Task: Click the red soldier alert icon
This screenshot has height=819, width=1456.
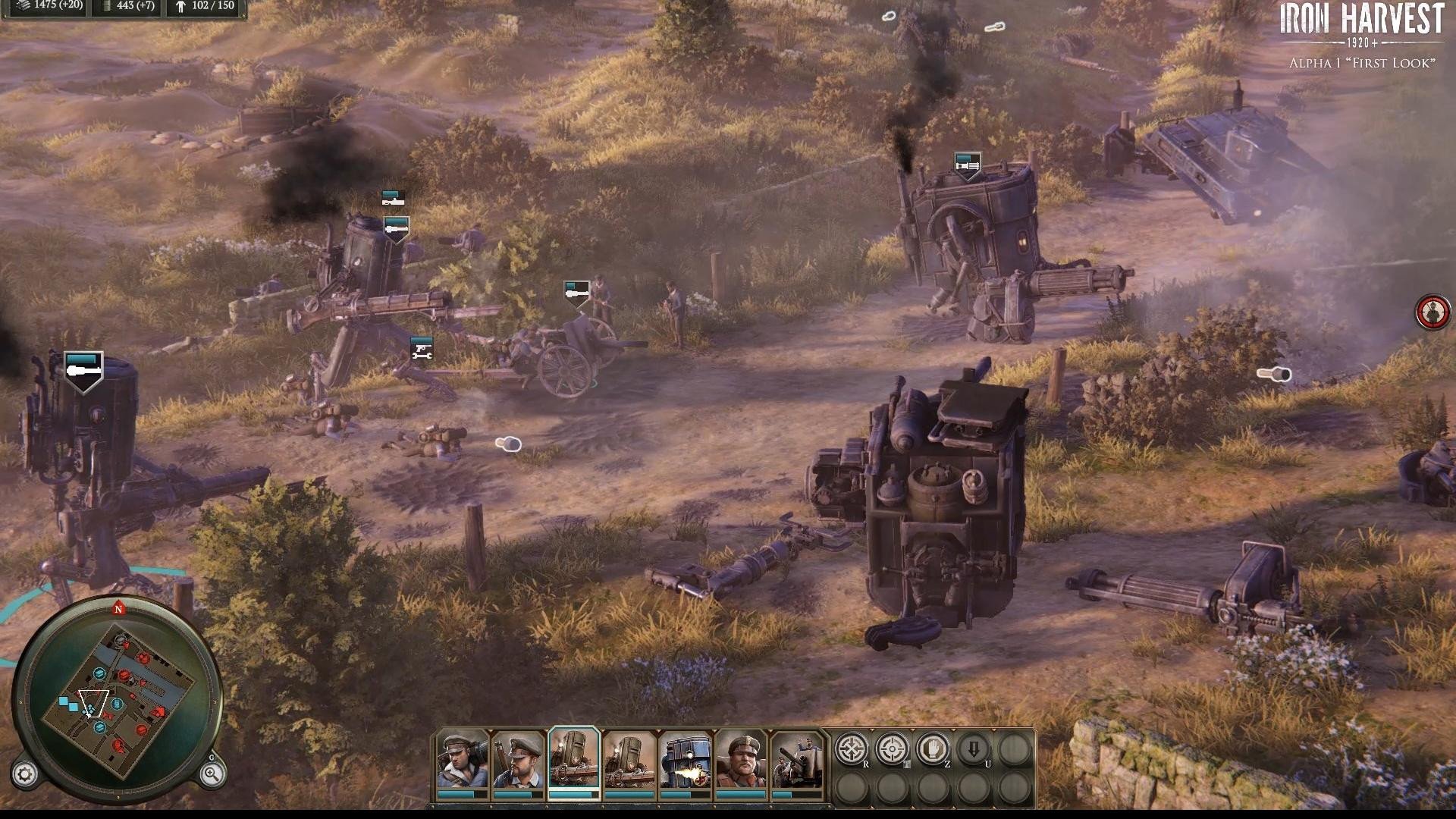Action: click(1432, 312)
